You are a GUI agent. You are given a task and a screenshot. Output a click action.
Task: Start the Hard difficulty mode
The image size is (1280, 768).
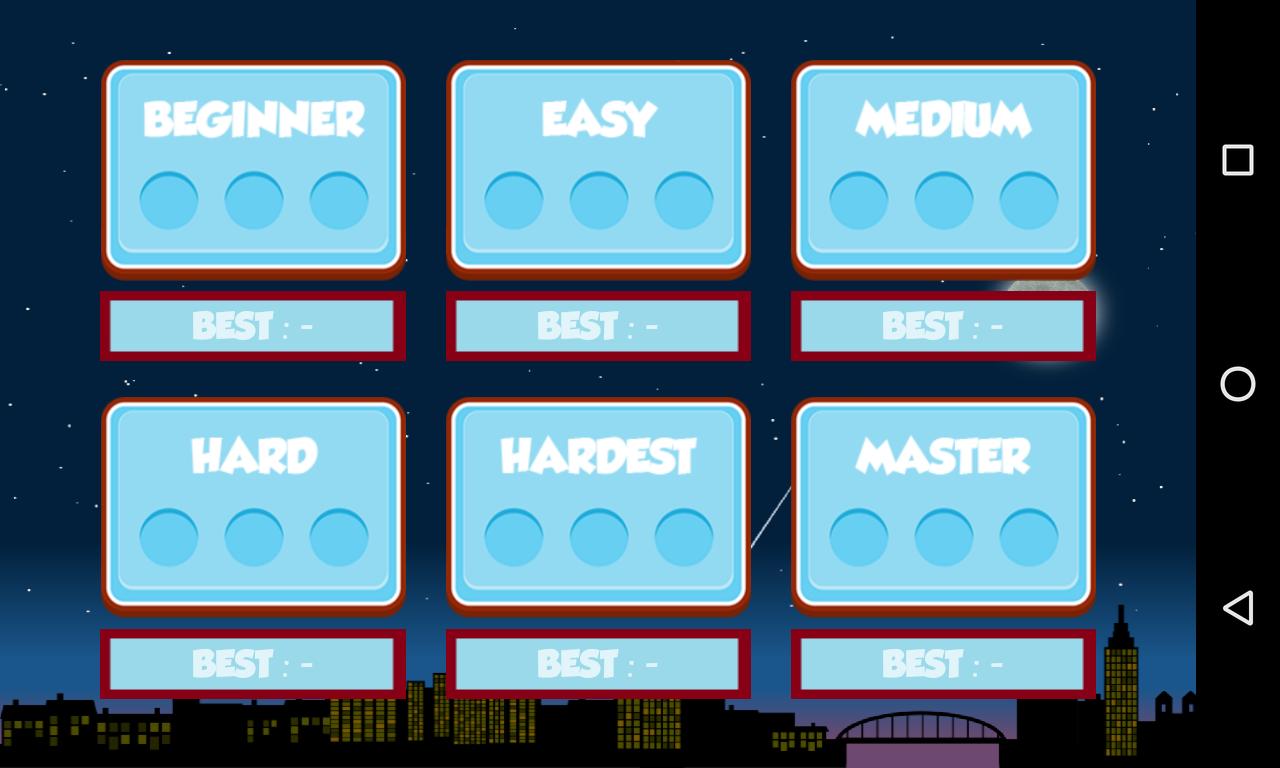[253, 505]
